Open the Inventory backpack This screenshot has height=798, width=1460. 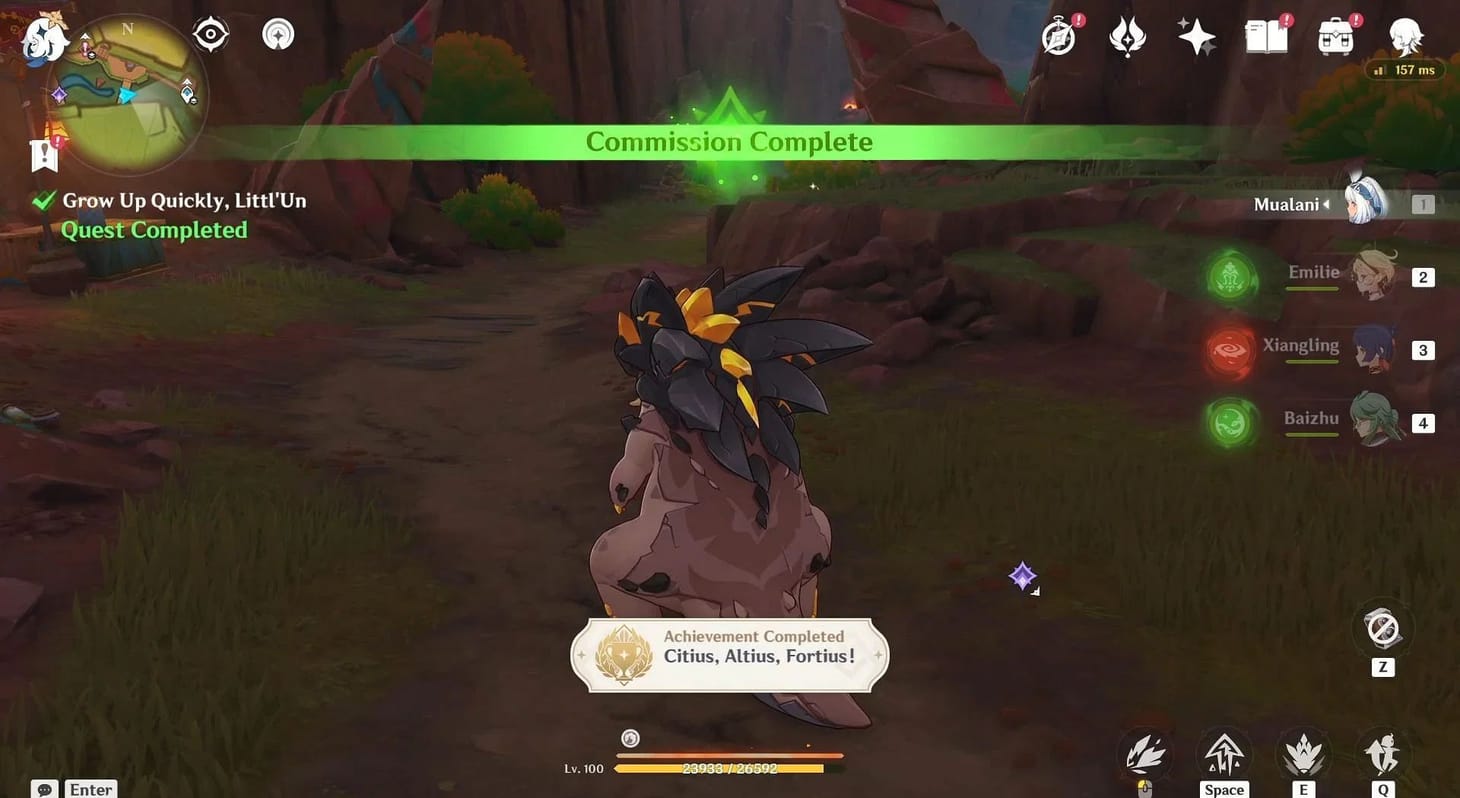click(1335, 37)
